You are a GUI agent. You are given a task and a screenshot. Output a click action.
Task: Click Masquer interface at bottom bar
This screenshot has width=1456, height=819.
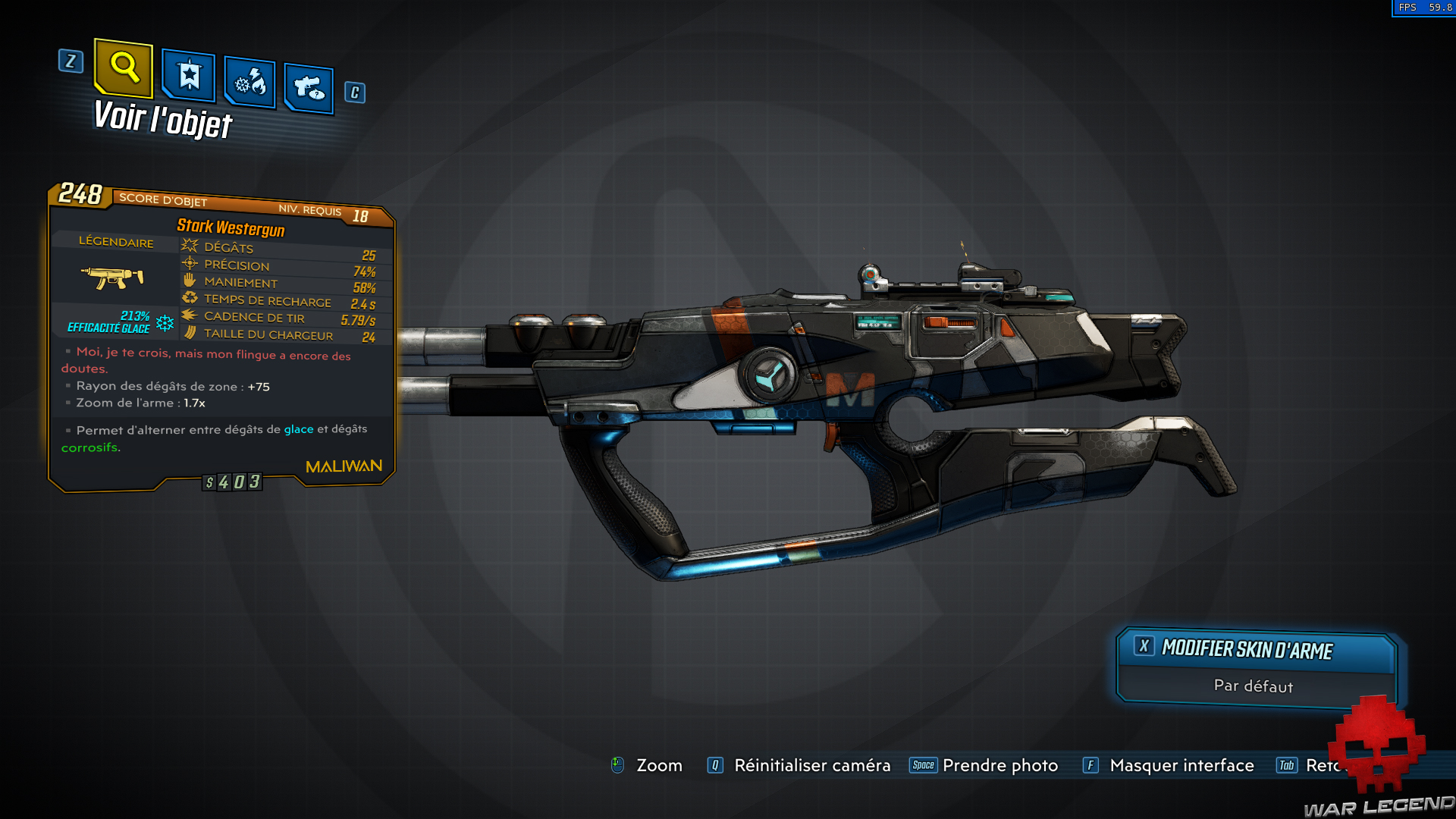pos(1181,766)
